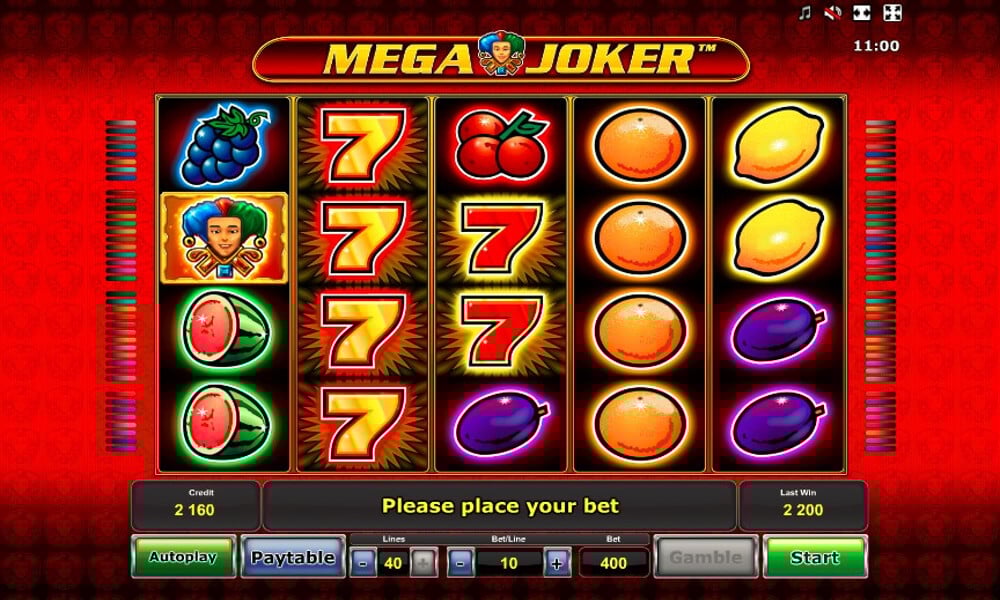
Task: Increase the number of Lines
Action: [424, 563]
